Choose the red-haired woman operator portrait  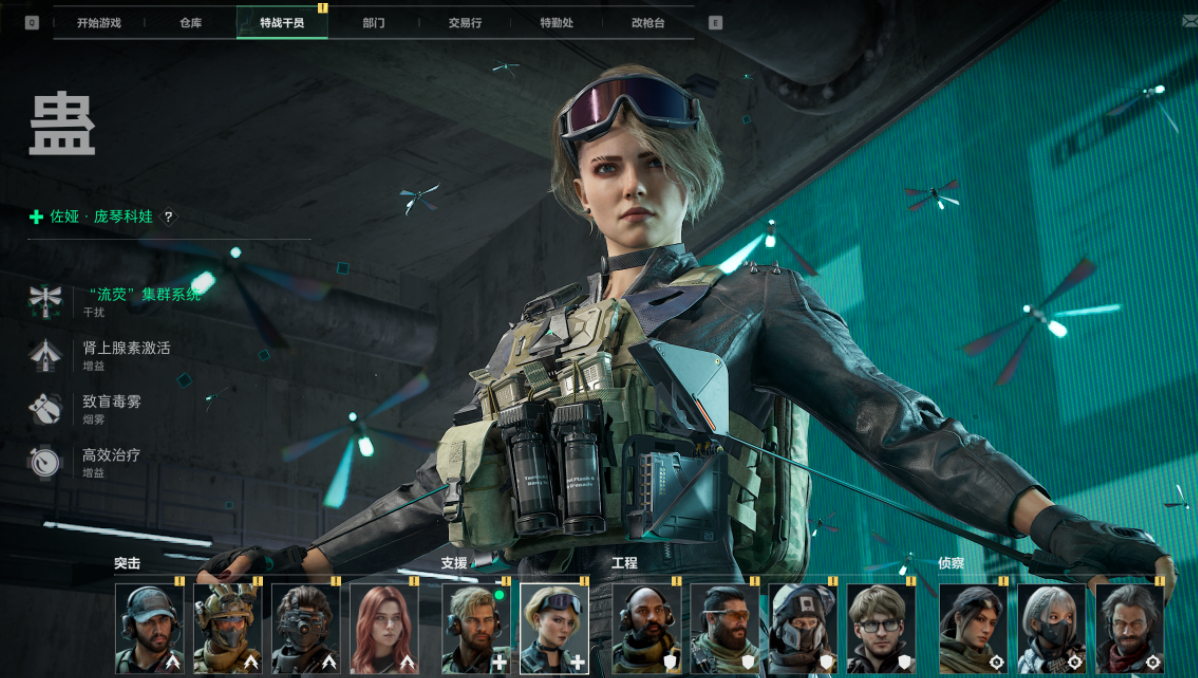click(x=384, y=628)
